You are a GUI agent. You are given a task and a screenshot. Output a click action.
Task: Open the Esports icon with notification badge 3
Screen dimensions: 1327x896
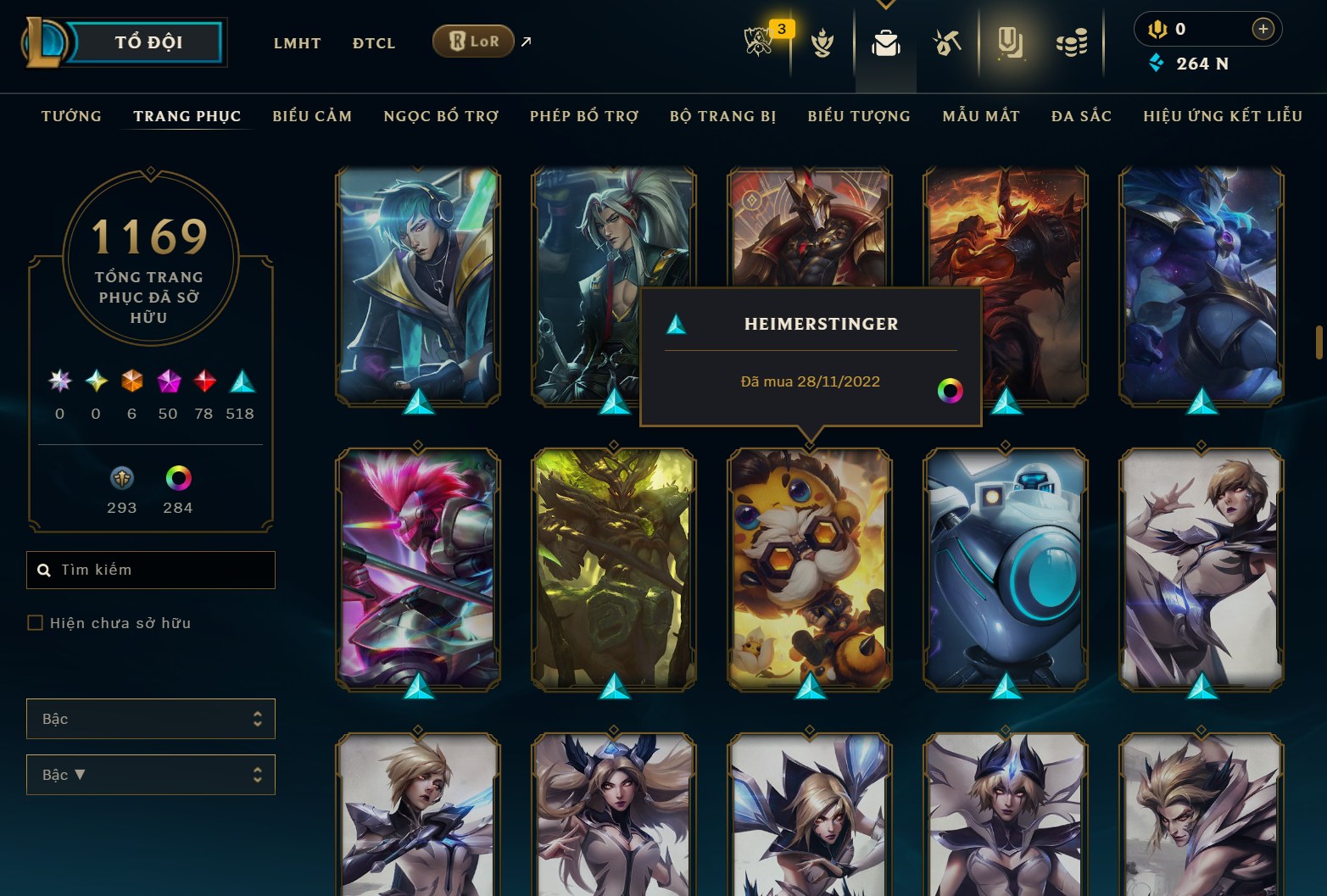click(x=759, y=42)
